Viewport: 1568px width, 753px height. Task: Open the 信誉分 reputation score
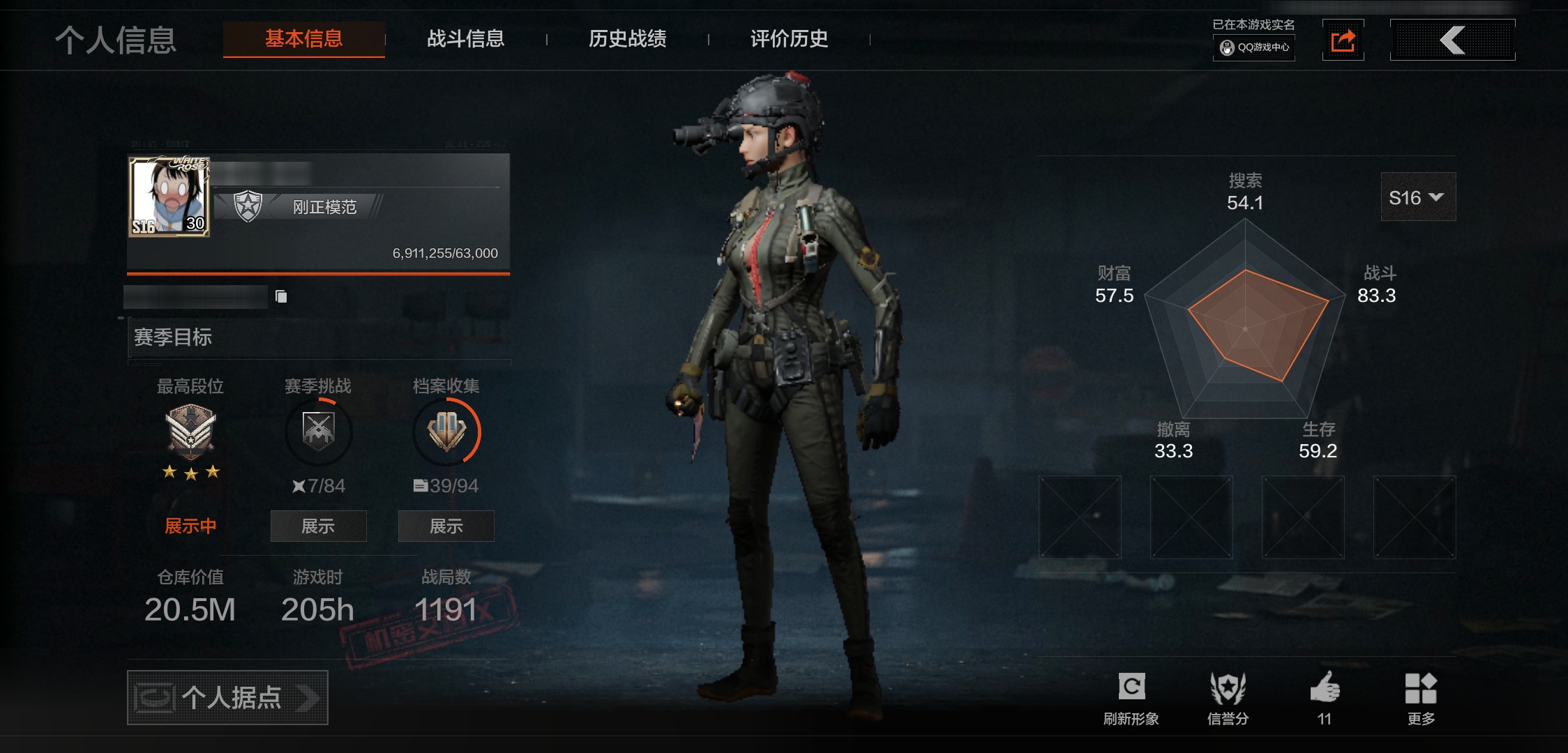point(1228,697)
